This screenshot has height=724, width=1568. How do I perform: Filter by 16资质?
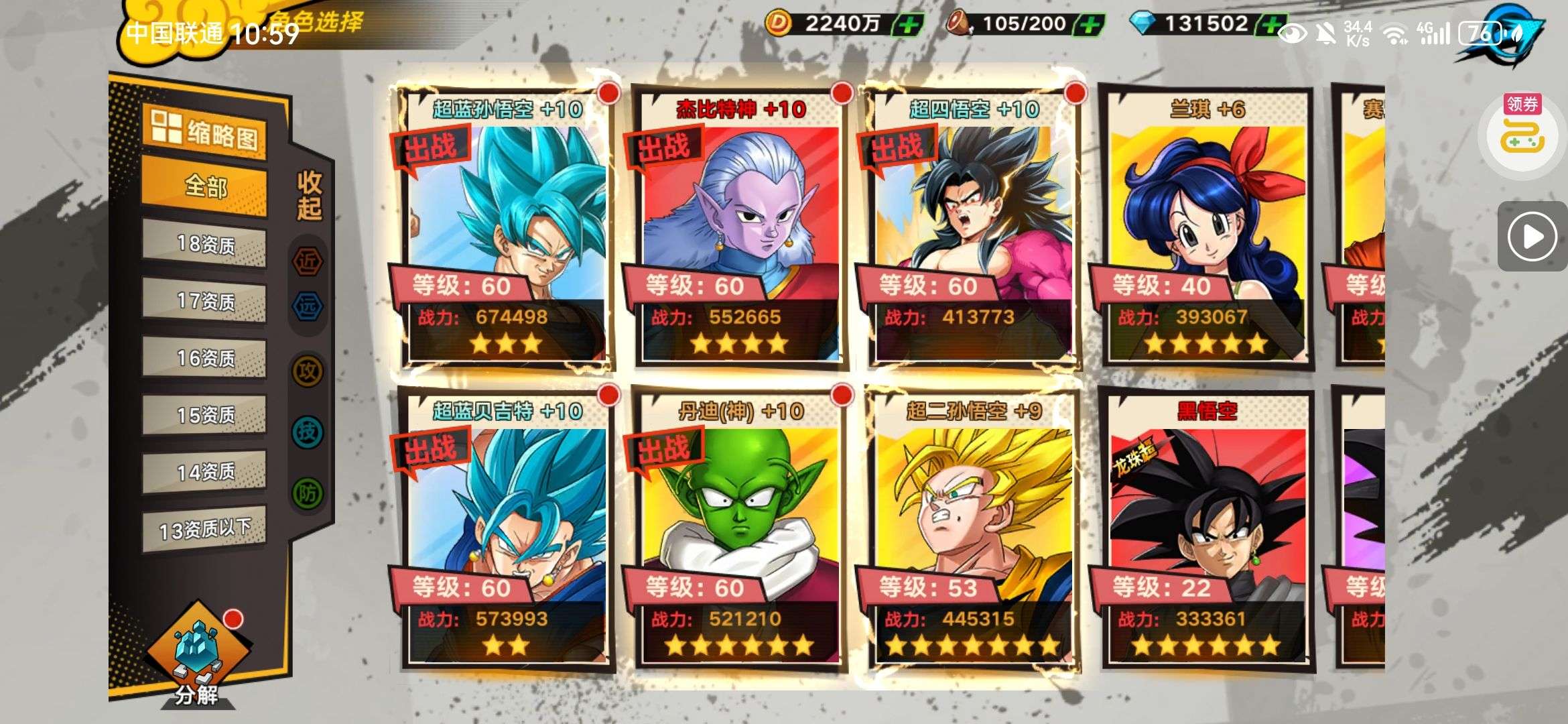(x=204, y=358)
